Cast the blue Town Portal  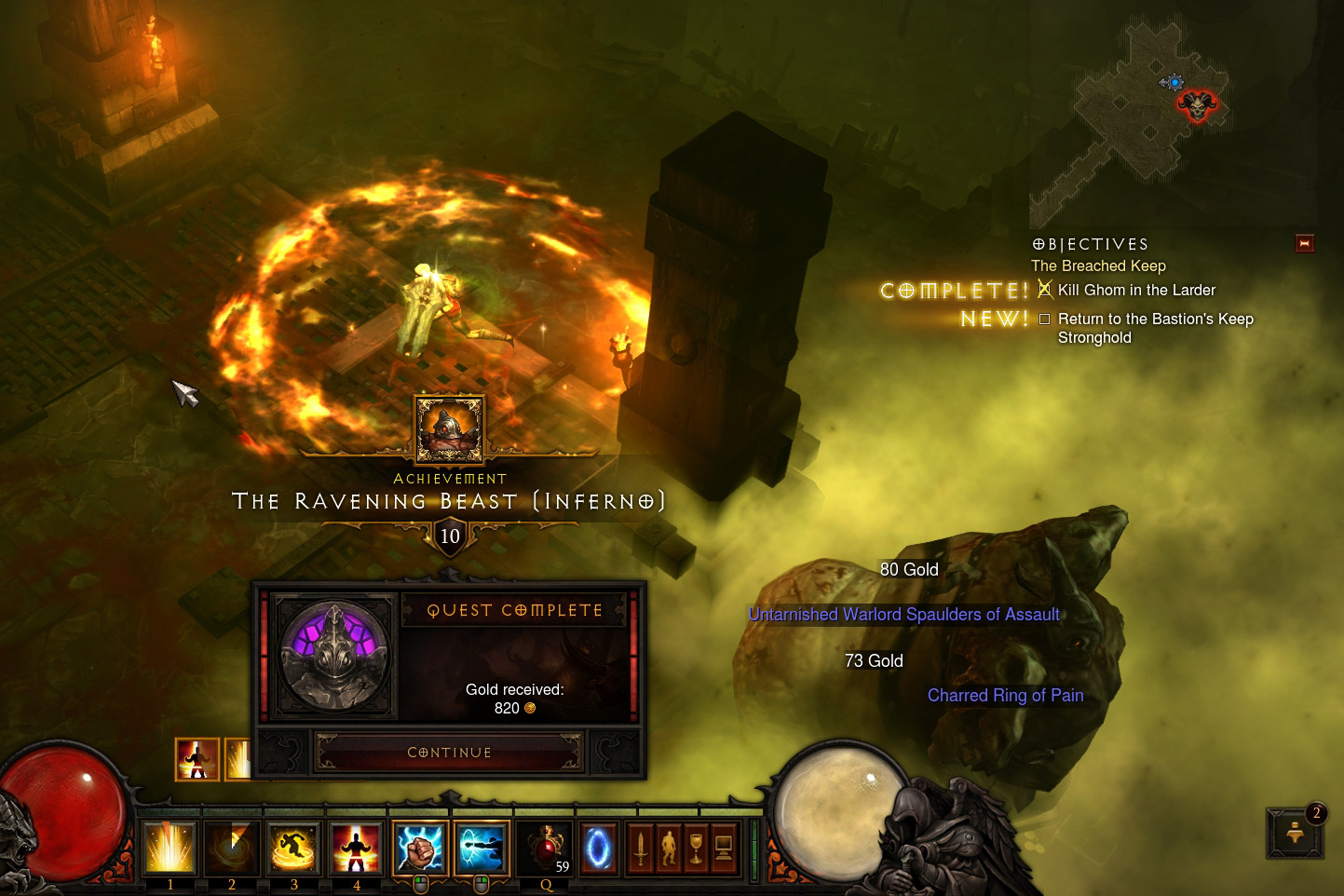pyautogui.click(x=598, y=848)
